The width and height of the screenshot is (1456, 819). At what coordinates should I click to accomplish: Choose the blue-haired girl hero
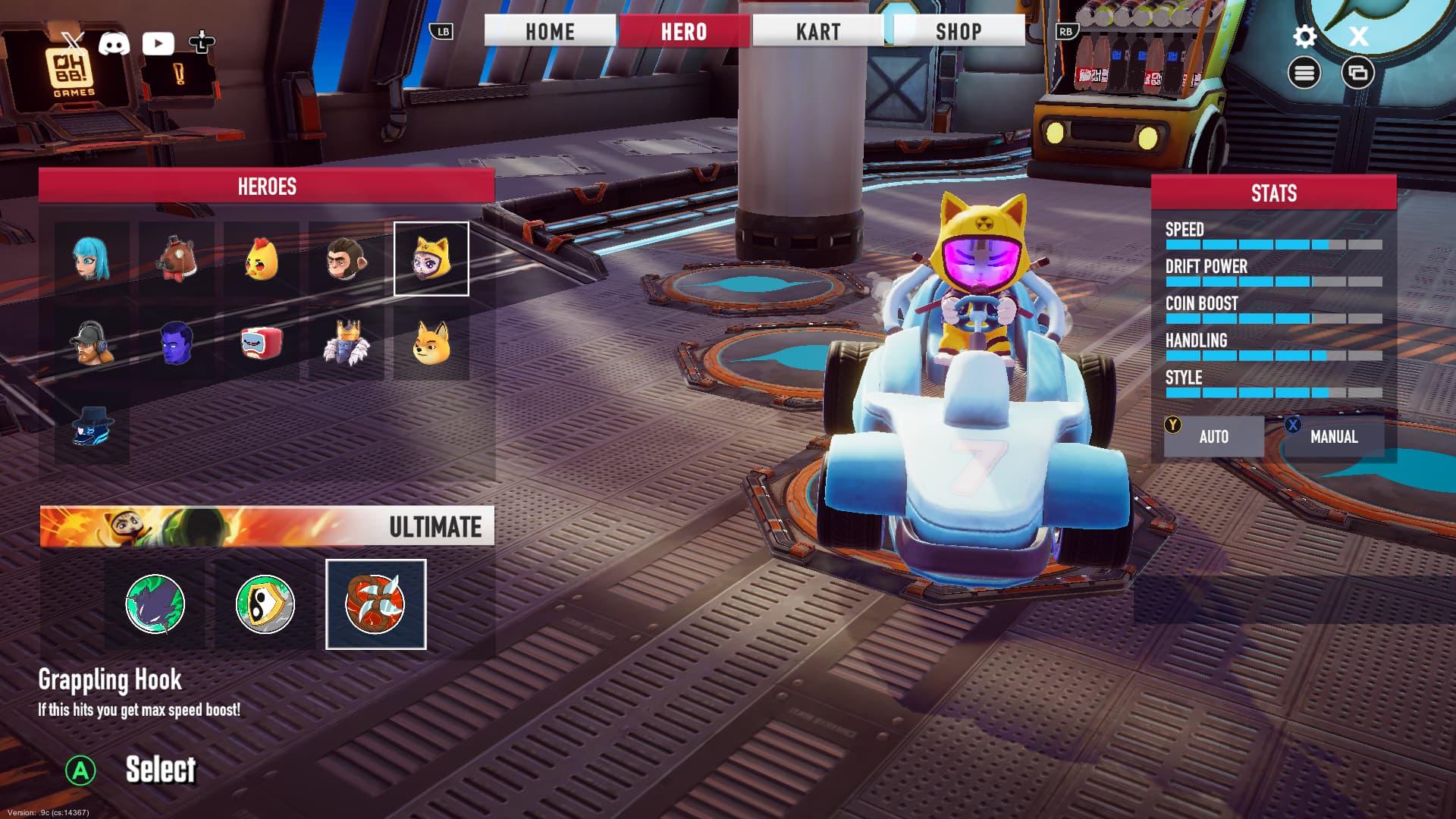point(92,259)
